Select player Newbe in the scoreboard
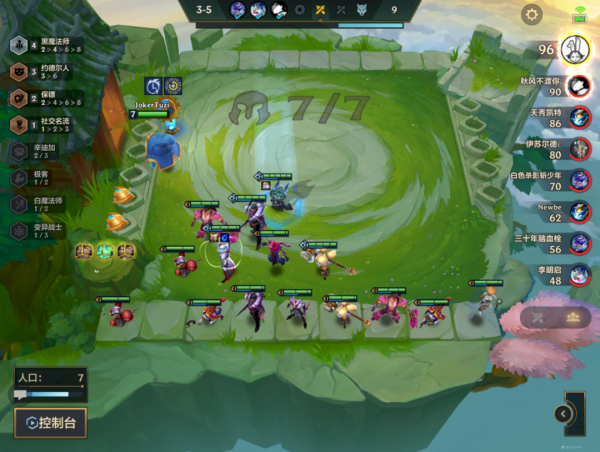The height and width of the screenshot is (452, 600). coord(565,212)
